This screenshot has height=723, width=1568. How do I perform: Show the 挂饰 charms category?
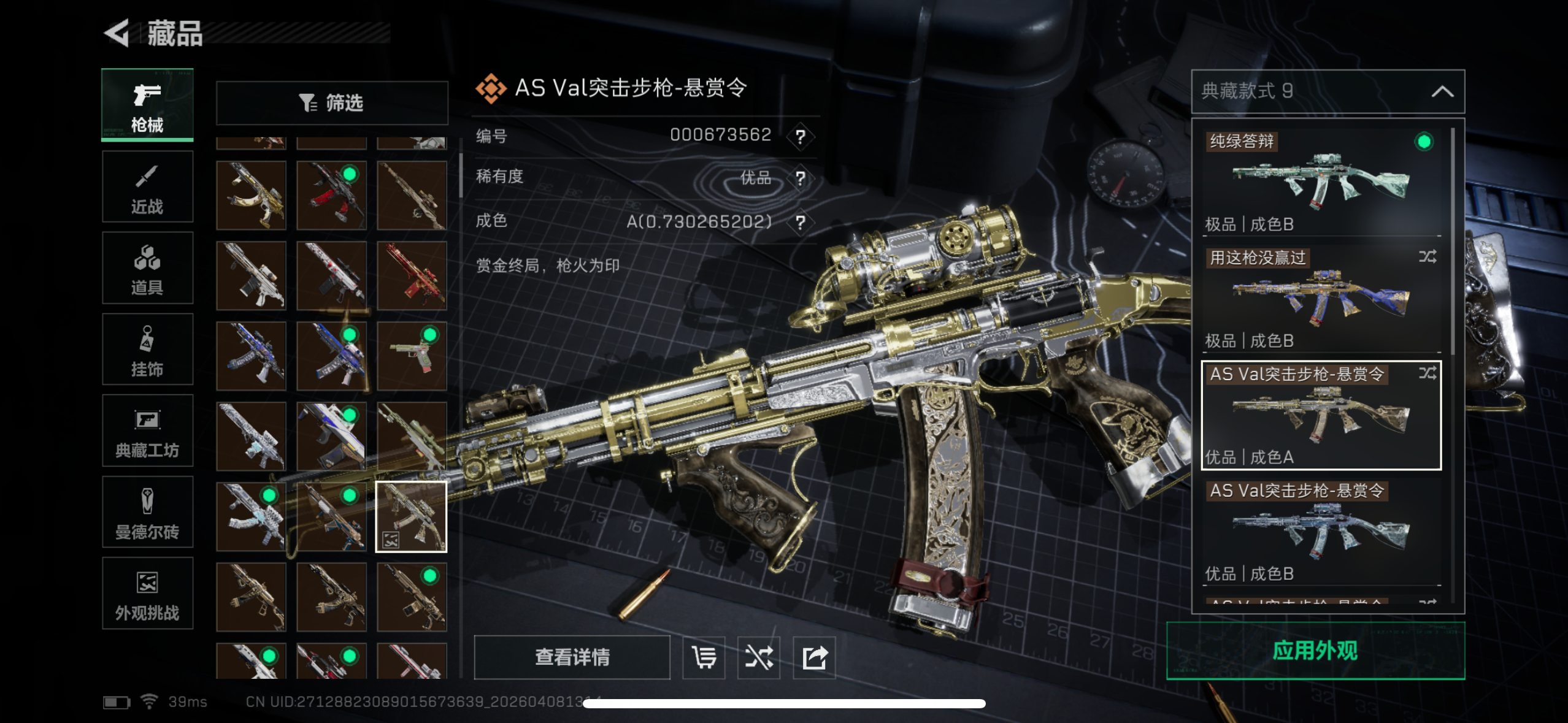[147, 350]
